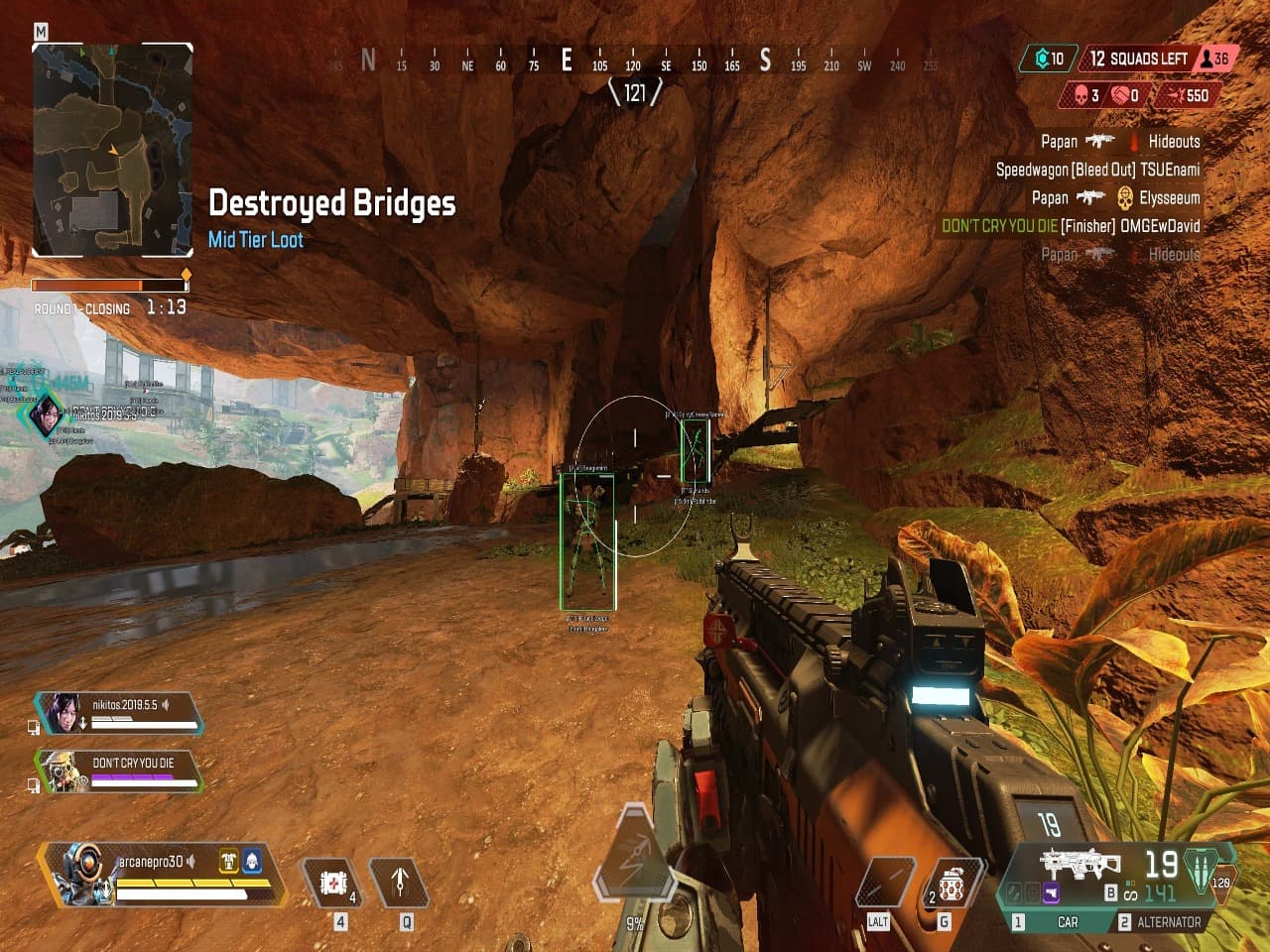Click the blue legend upgrade icon
This screenshot has height=952, width=1270.
point(252,861)
